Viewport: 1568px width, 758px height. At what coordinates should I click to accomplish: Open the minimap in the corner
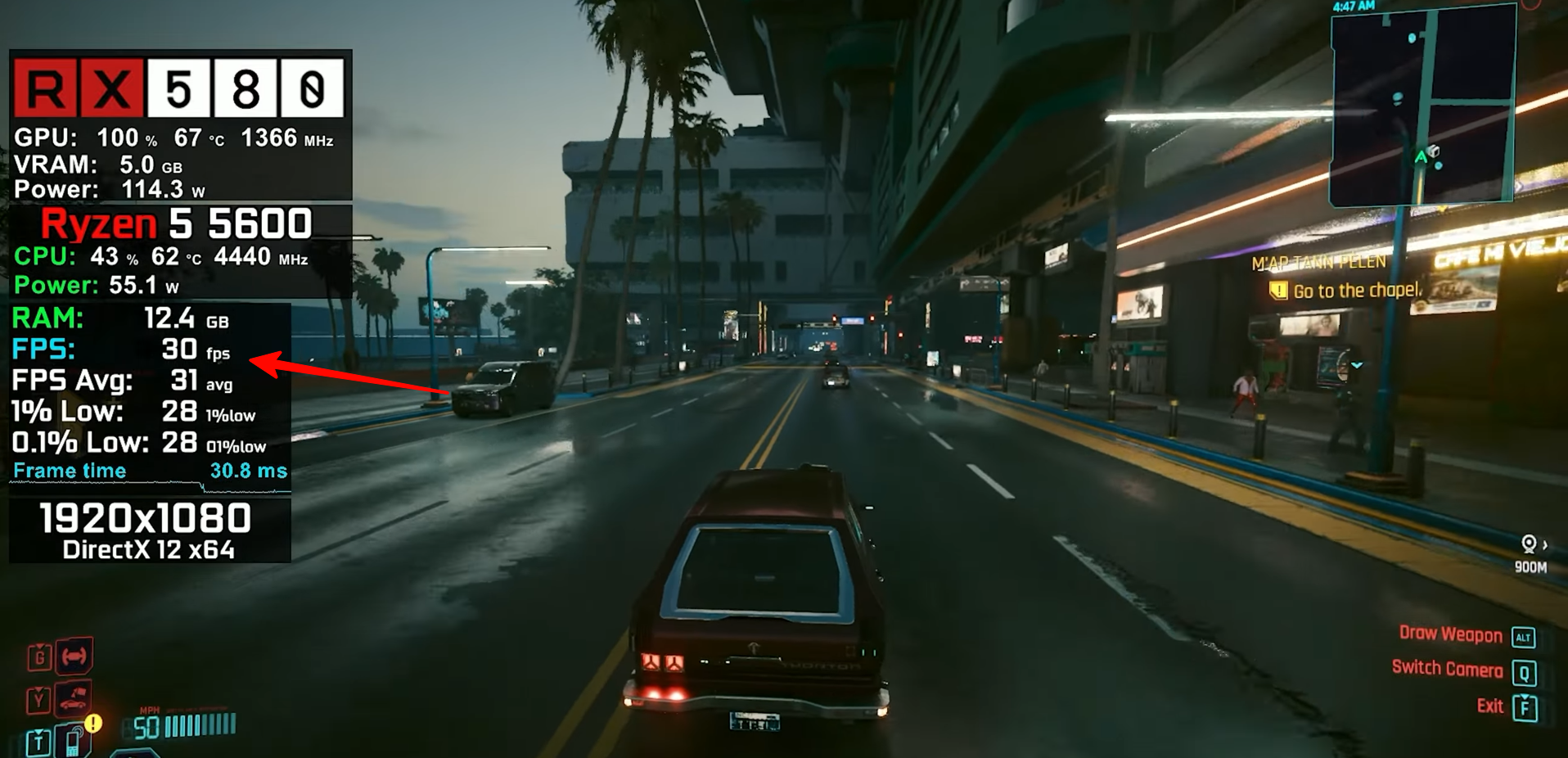(x=1422, y=106)
